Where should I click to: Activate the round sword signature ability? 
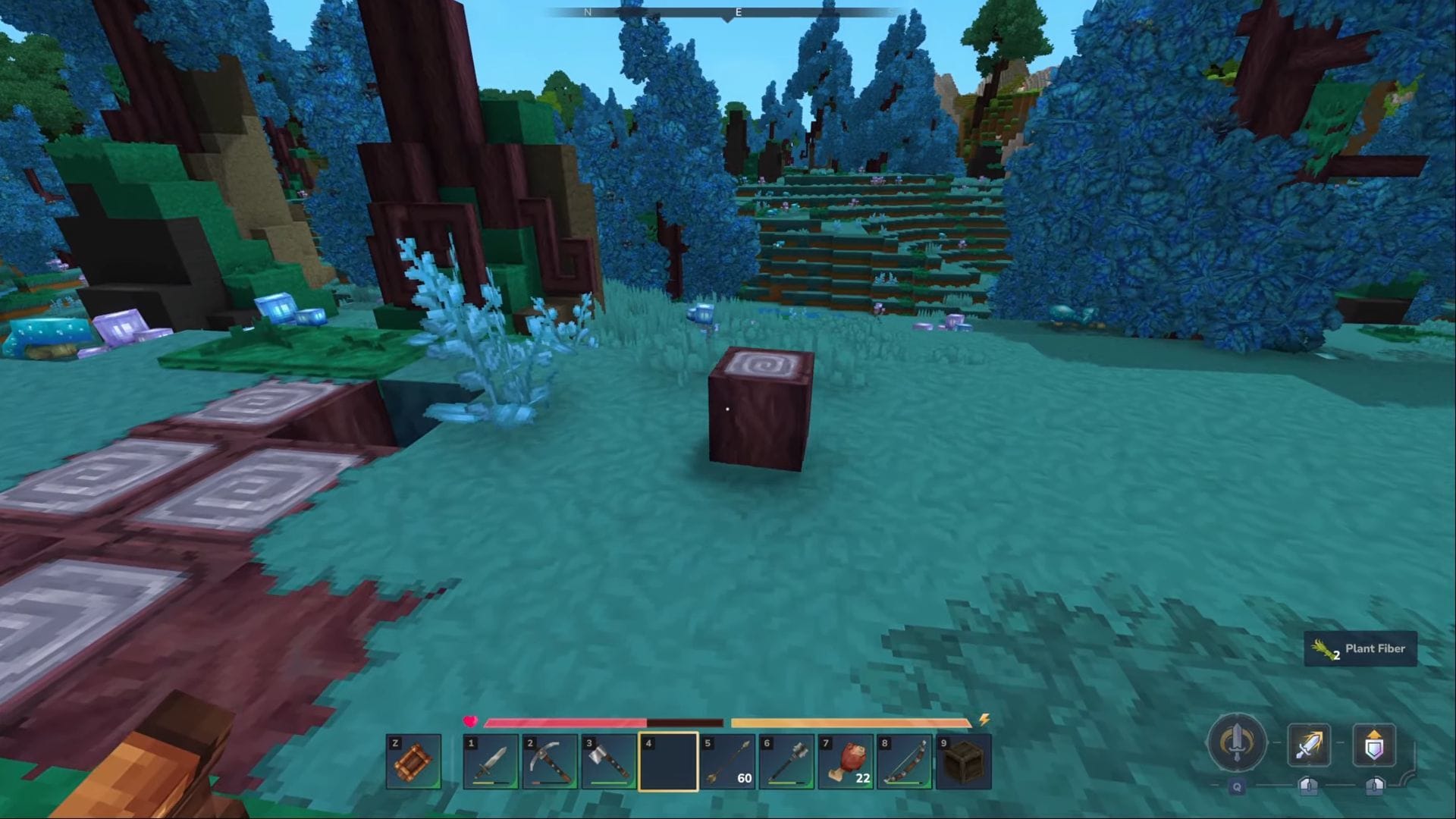(x=1237, y=744)
